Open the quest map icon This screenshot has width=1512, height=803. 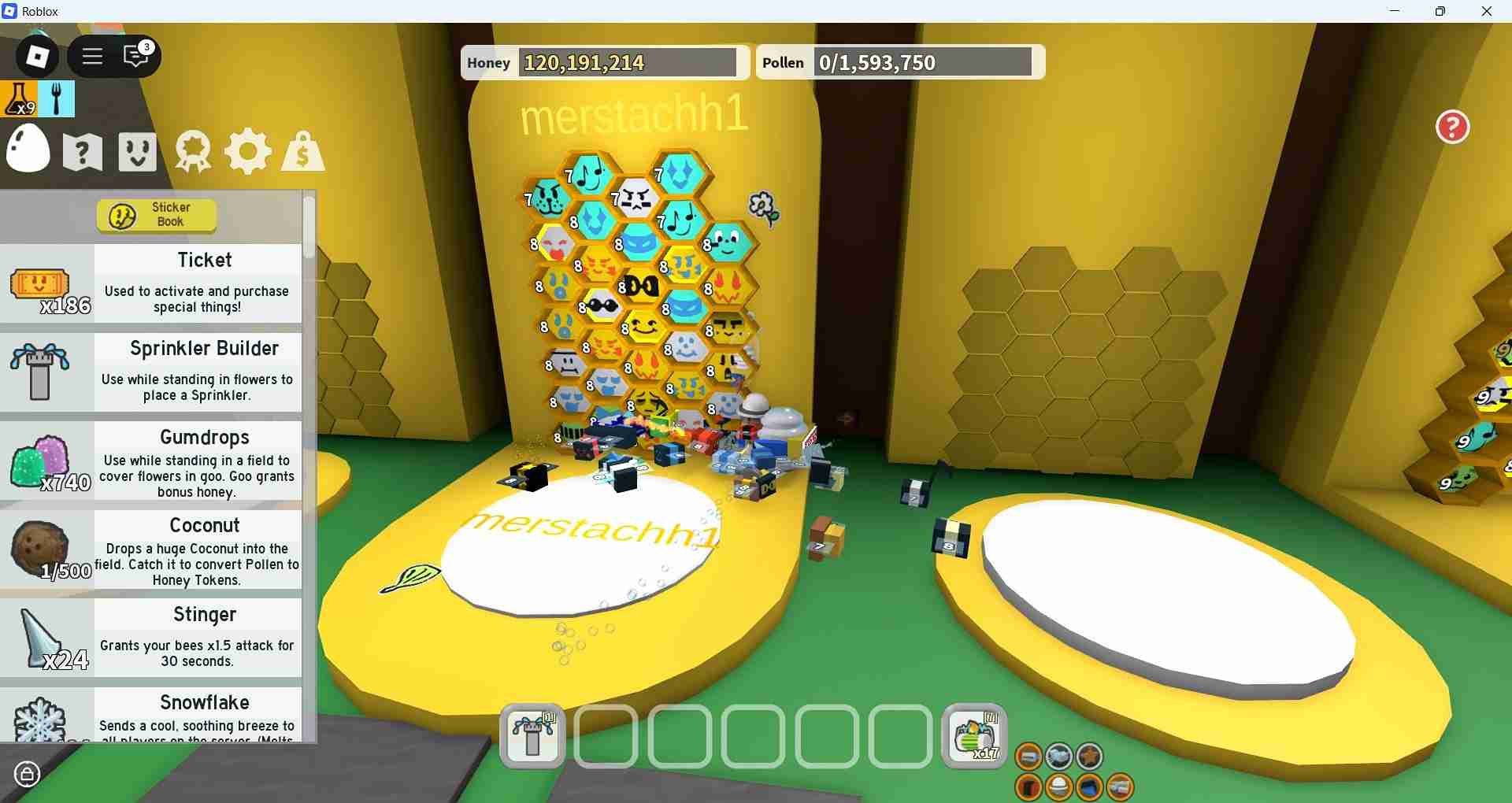[x=81, y=151]
